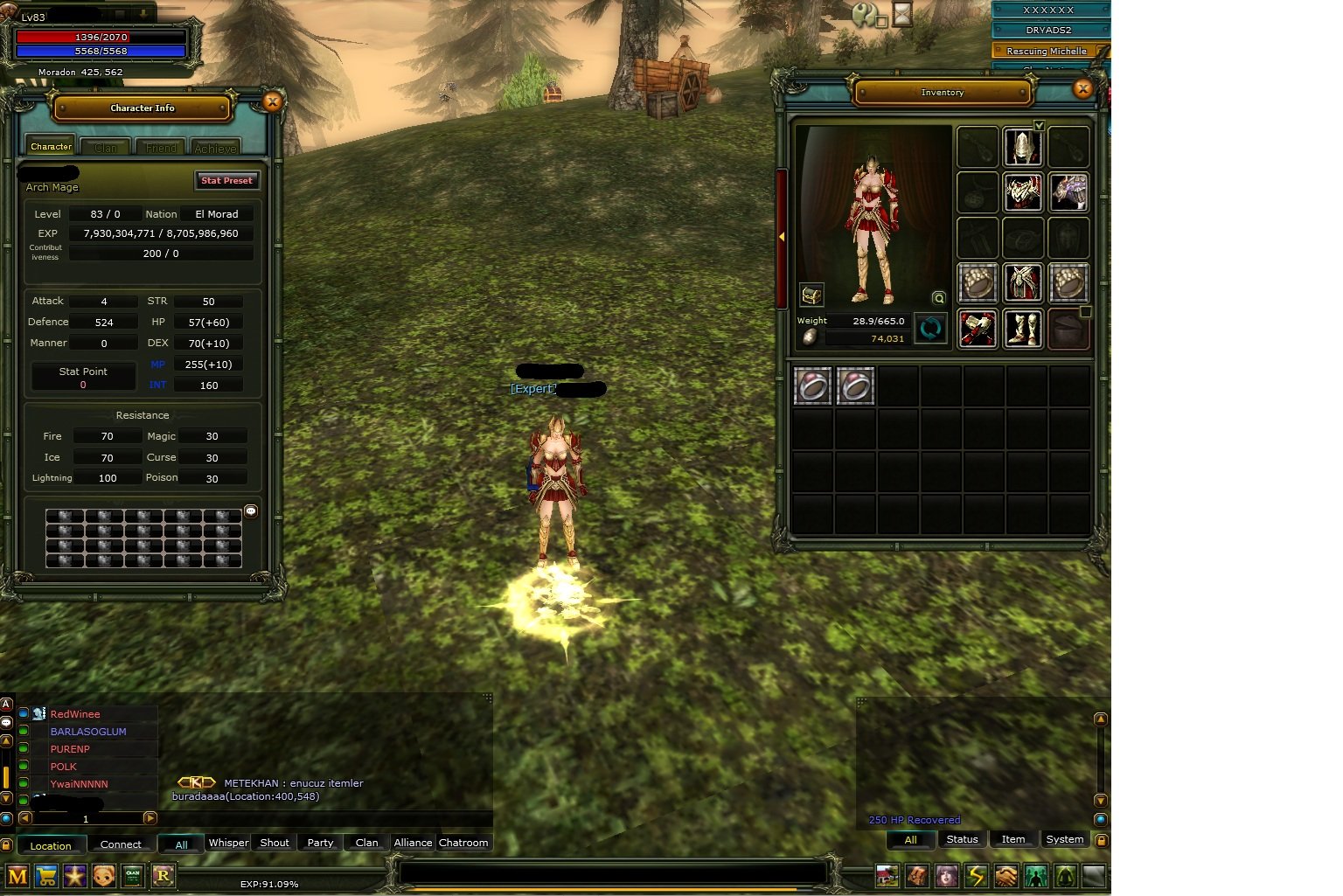
Task: Click the Whisper chat channel button
Action: (x=227, y=843)
